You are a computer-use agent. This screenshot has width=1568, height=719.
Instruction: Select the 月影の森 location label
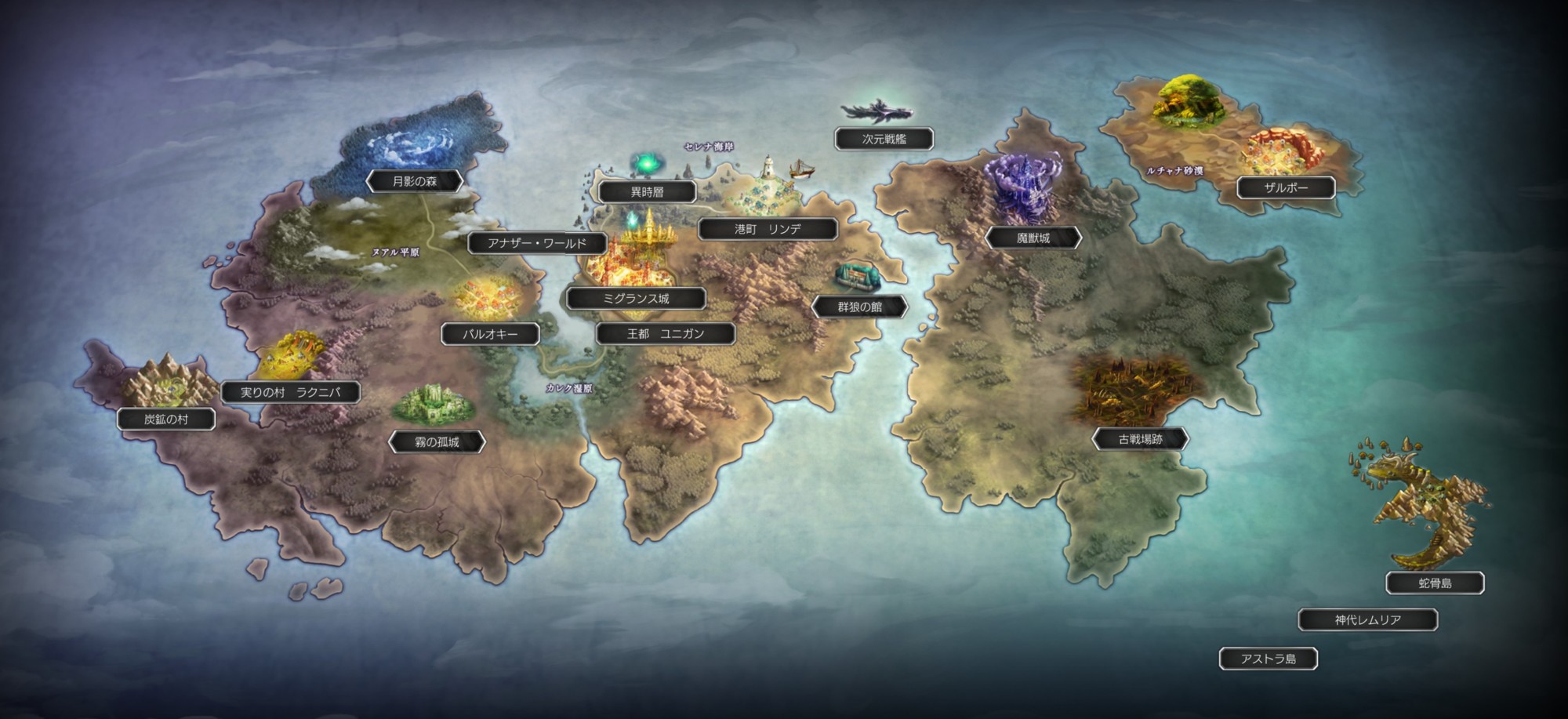415,182
